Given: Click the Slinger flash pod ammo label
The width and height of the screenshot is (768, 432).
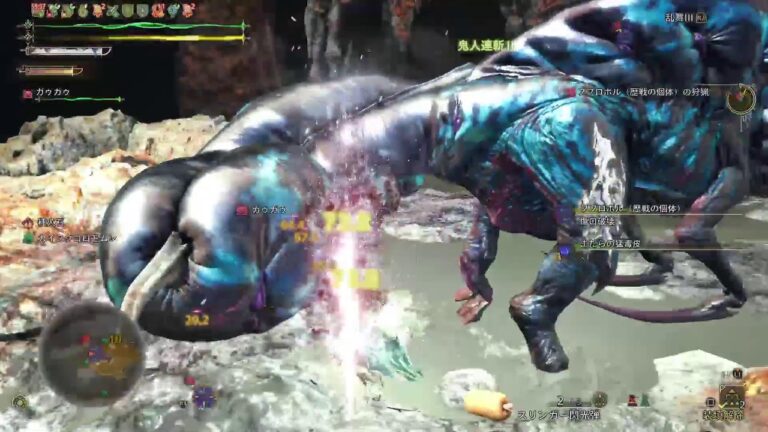Looking at the screenshot, I should click(560, 414).
